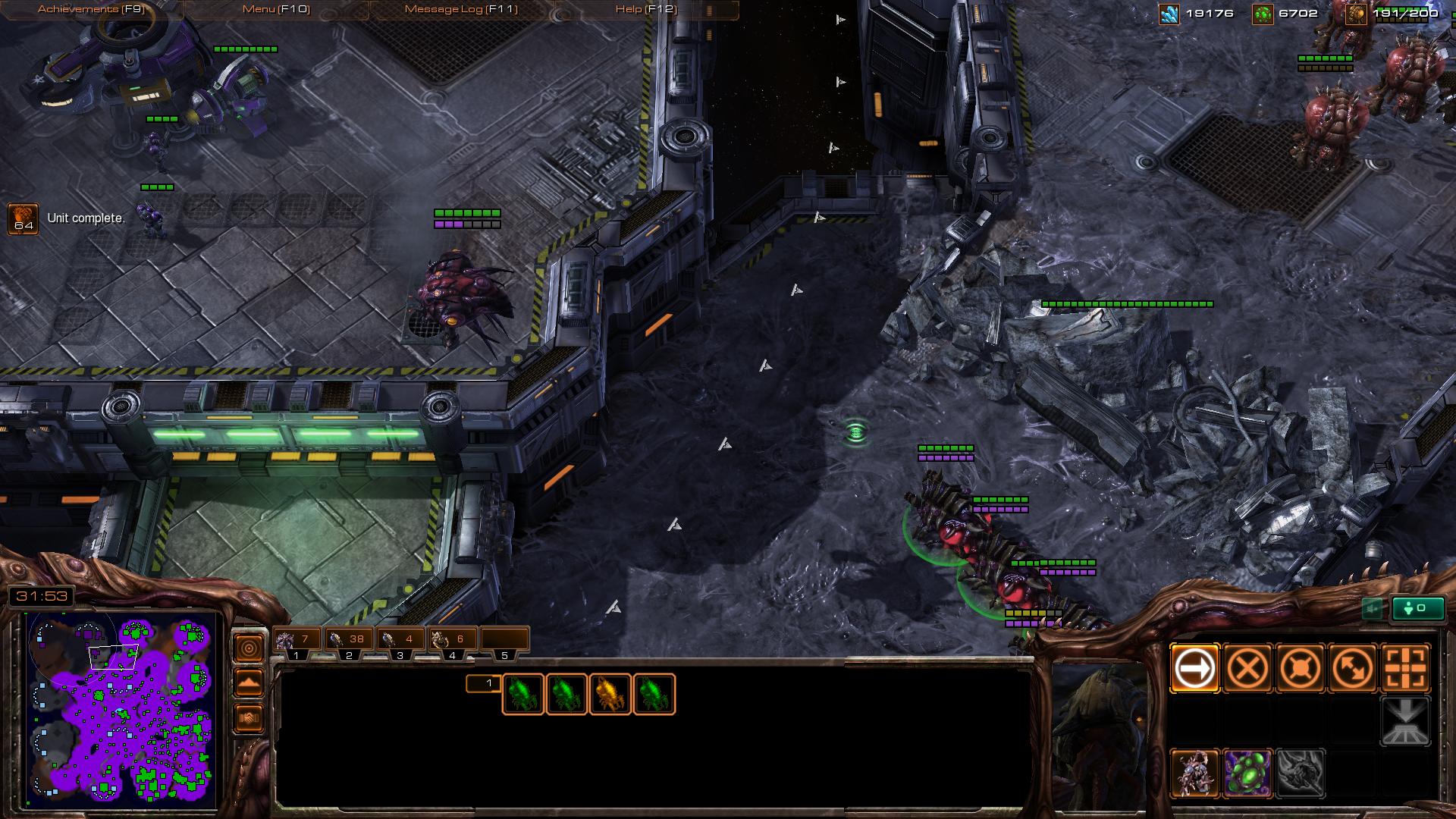
Task: Click the Unit complete alert icon
Action: [23, 218]
